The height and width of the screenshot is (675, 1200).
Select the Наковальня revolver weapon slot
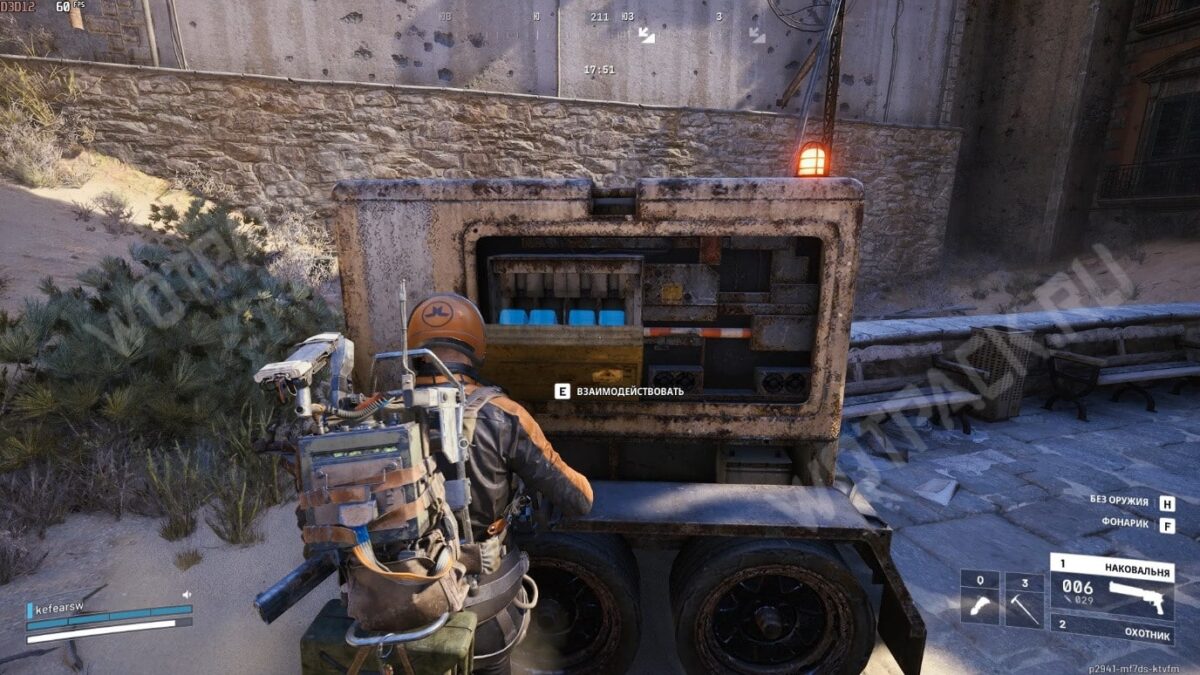tap(1112, 585)
